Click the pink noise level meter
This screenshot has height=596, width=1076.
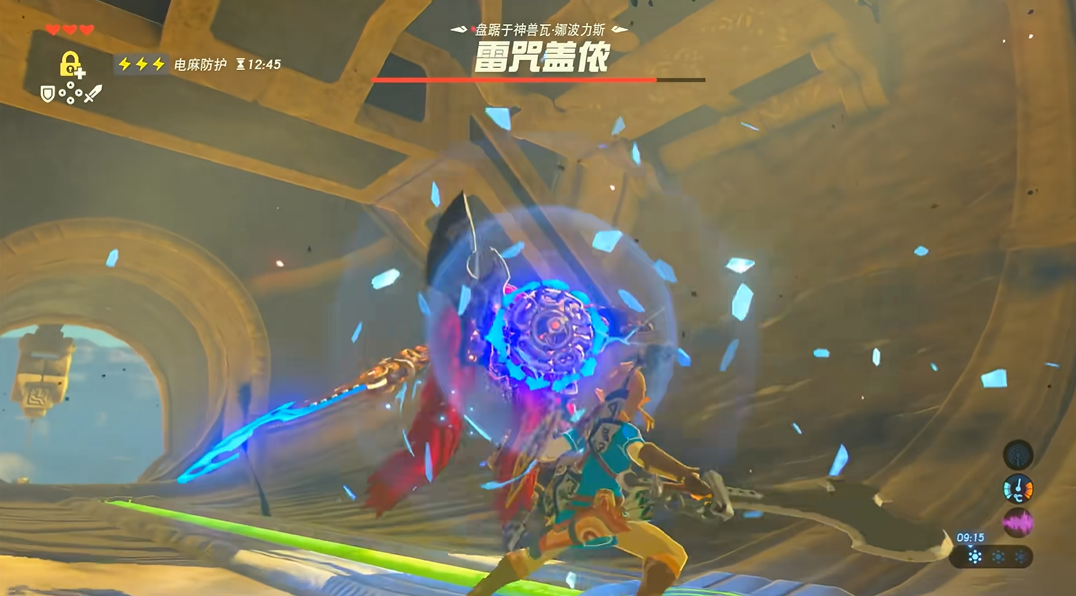(1018, 522)
